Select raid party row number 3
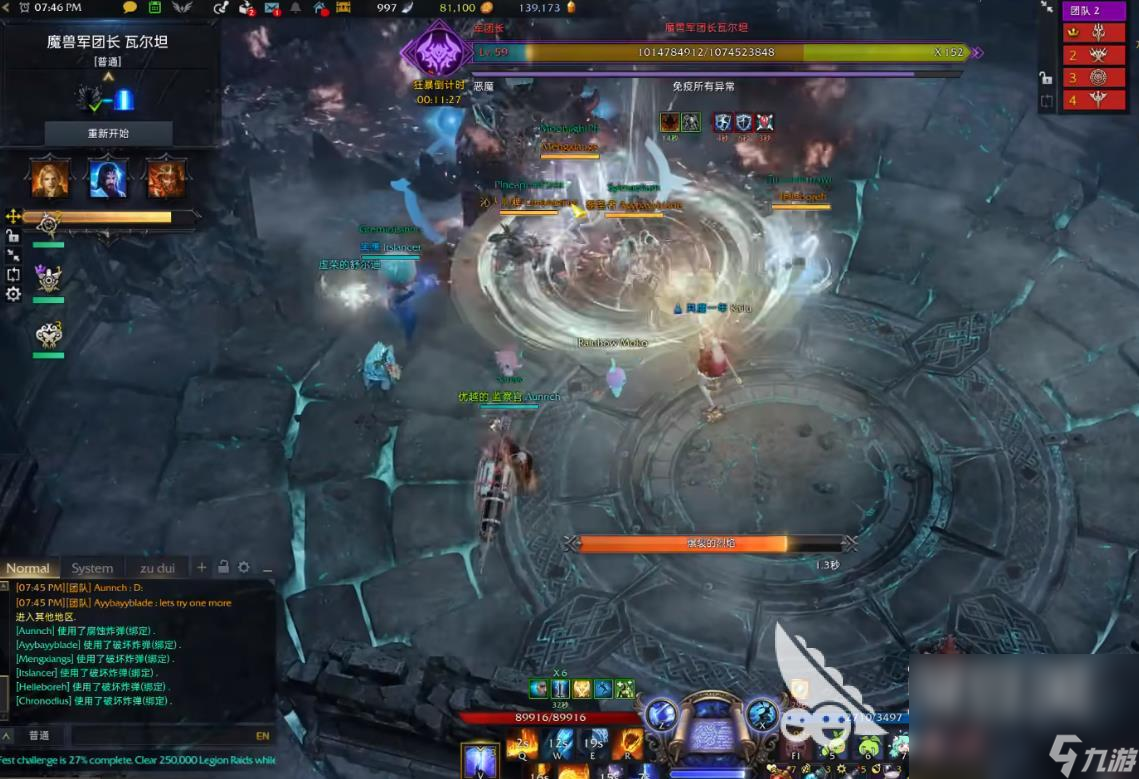This screenshot has height=779, width=1139. (1094, 77)
